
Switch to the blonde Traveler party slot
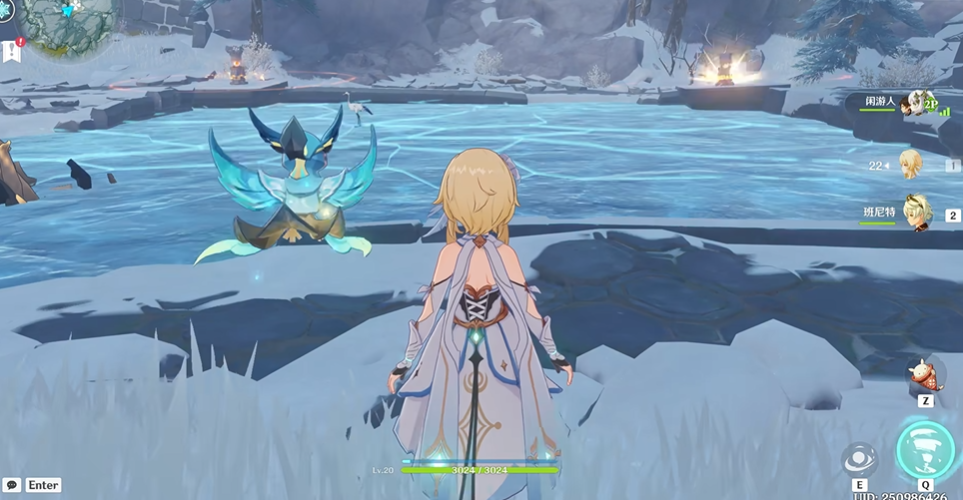pyautogui.click(x=911, y=164)
